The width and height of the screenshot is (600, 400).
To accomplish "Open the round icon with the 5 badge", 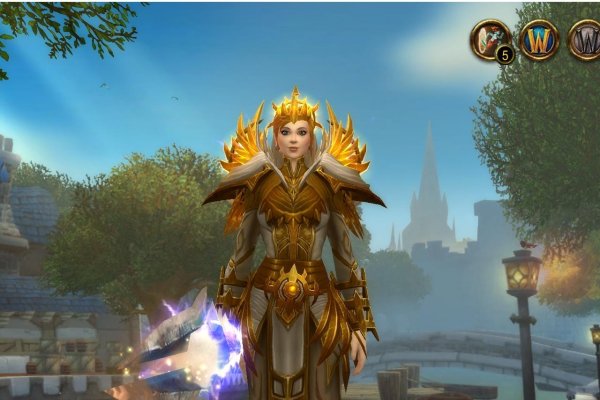I will point(491,40).
